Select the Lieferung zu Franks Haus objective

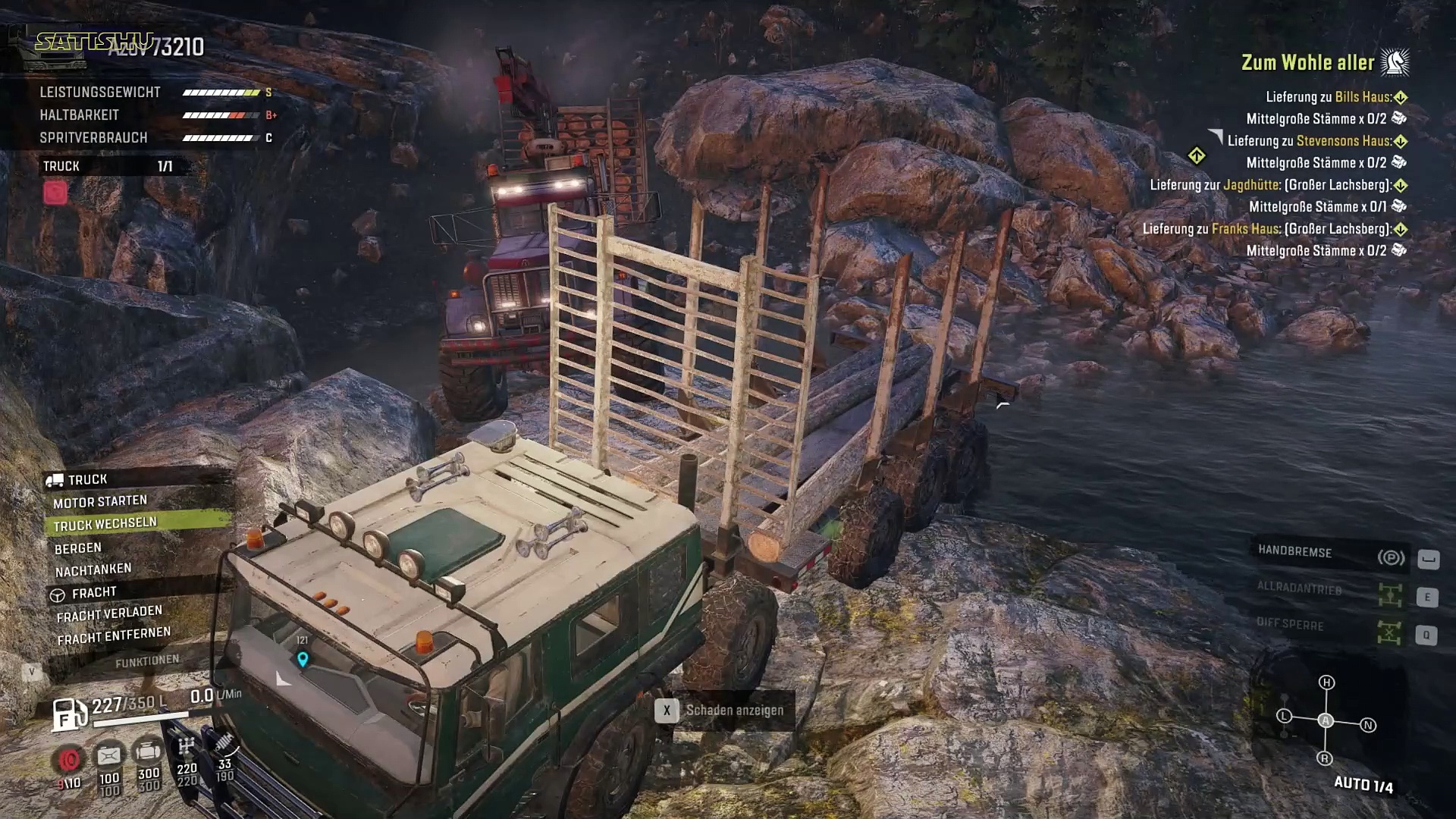click(x=1266, y=229)
